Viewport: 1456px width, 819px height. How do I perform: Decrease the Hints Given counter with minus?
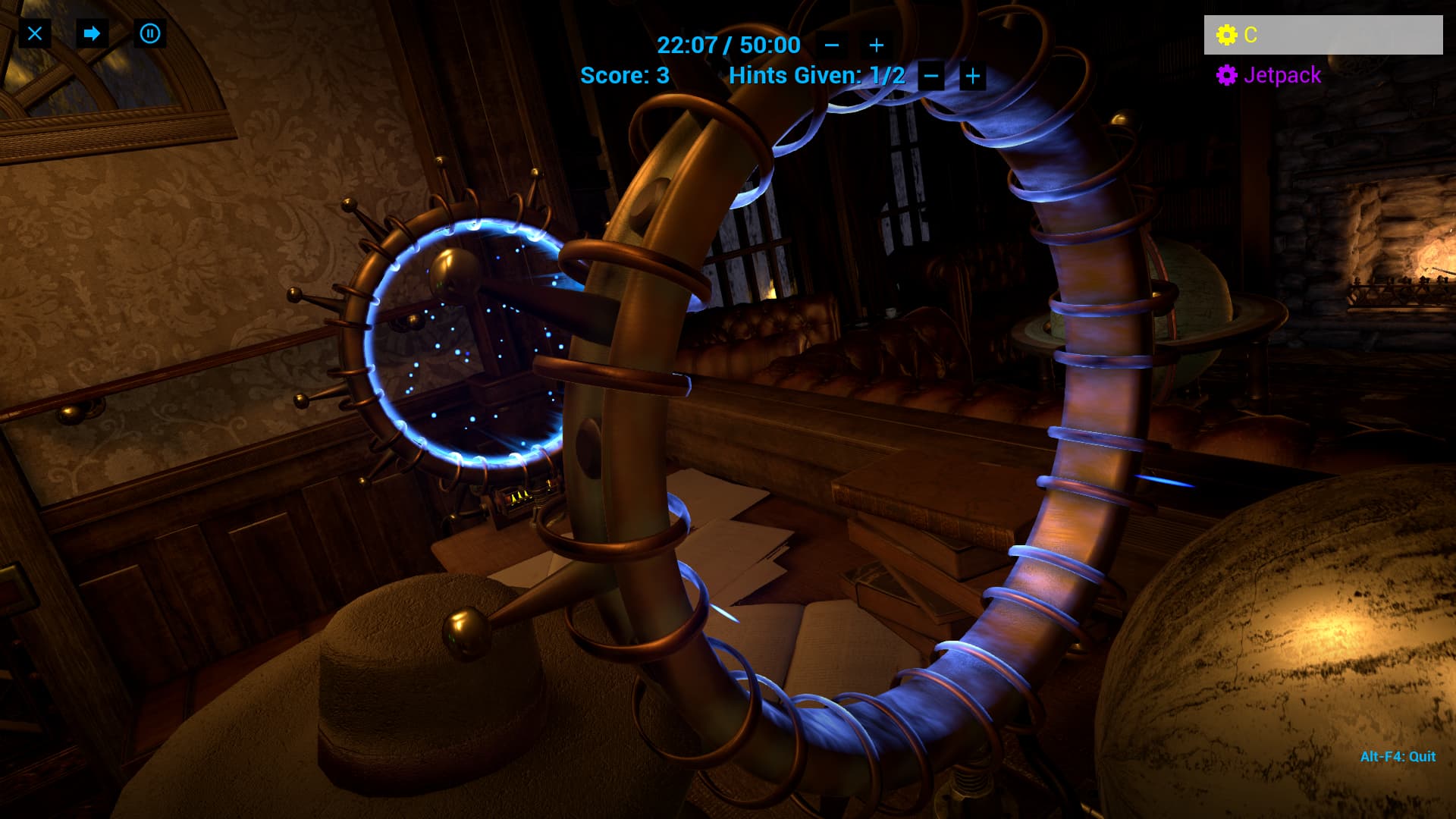coord(931,76)
